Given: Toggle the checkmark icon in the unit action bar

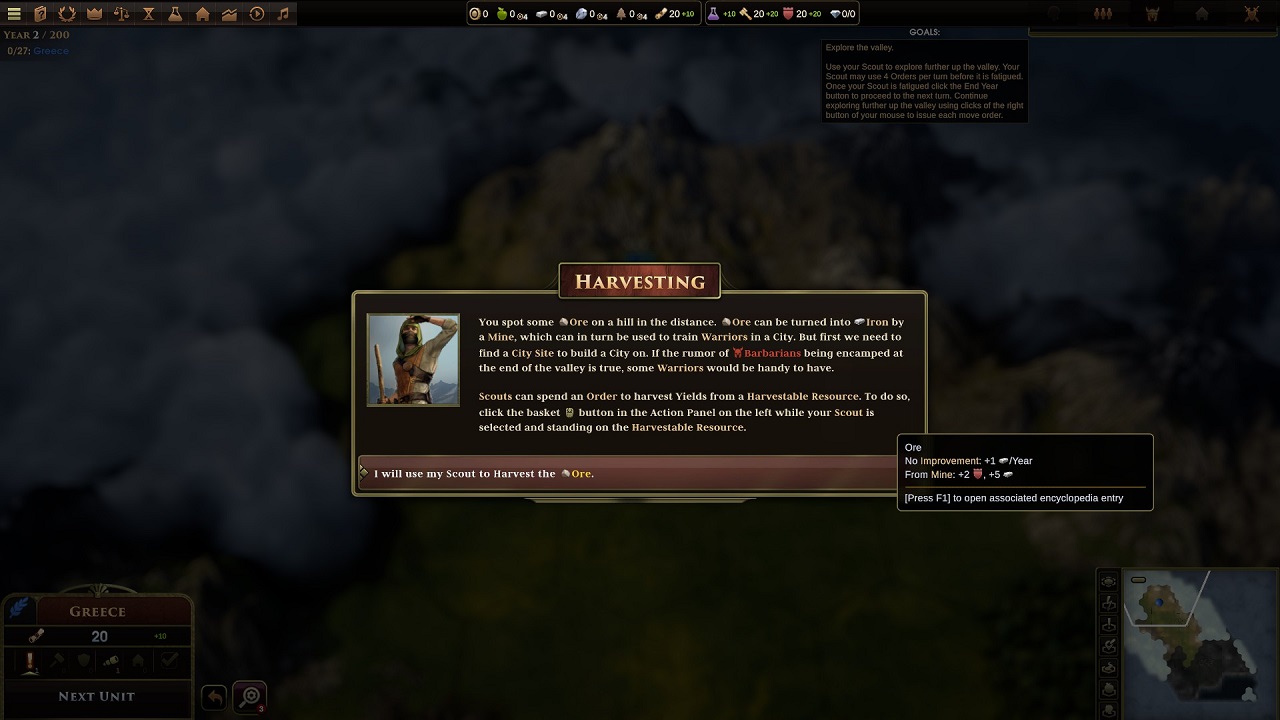Looking at the screenshot, I should coord(169,661).
